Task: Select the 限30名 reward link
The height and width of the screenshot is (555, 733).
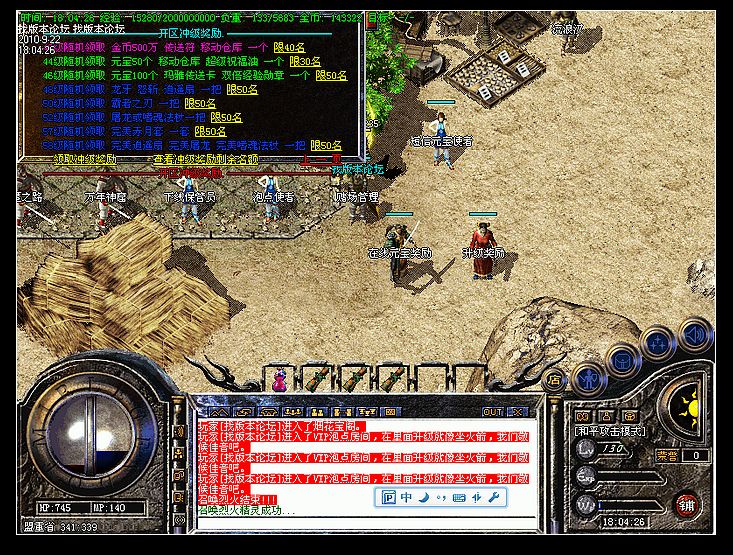Action: click(301, 62)
